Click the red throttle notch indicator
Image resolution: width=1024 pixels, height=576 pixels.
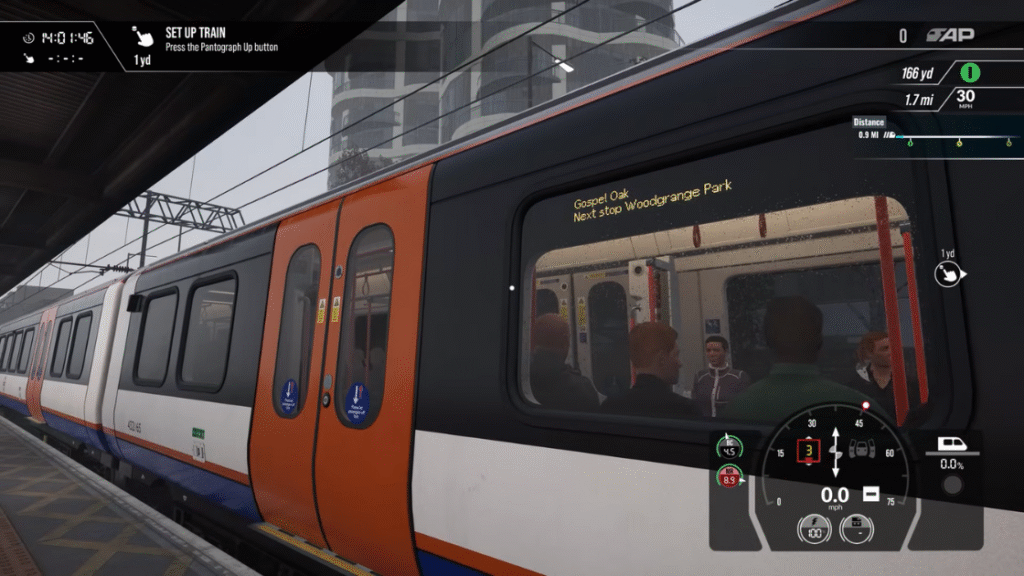tap(807, 451)
